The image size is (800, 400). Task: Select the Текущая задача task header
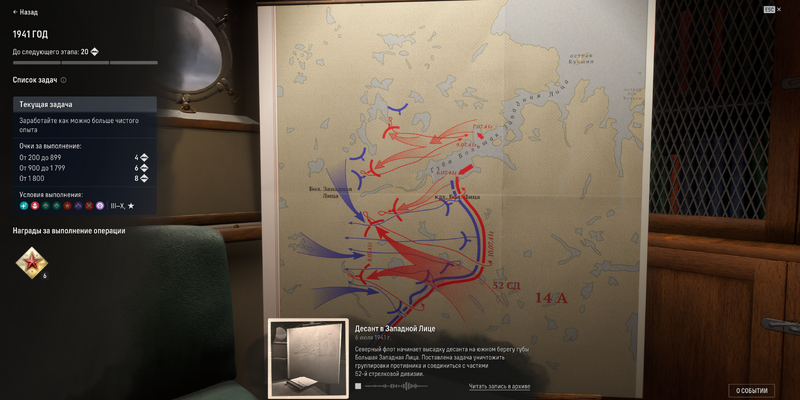tap(85, 104)
